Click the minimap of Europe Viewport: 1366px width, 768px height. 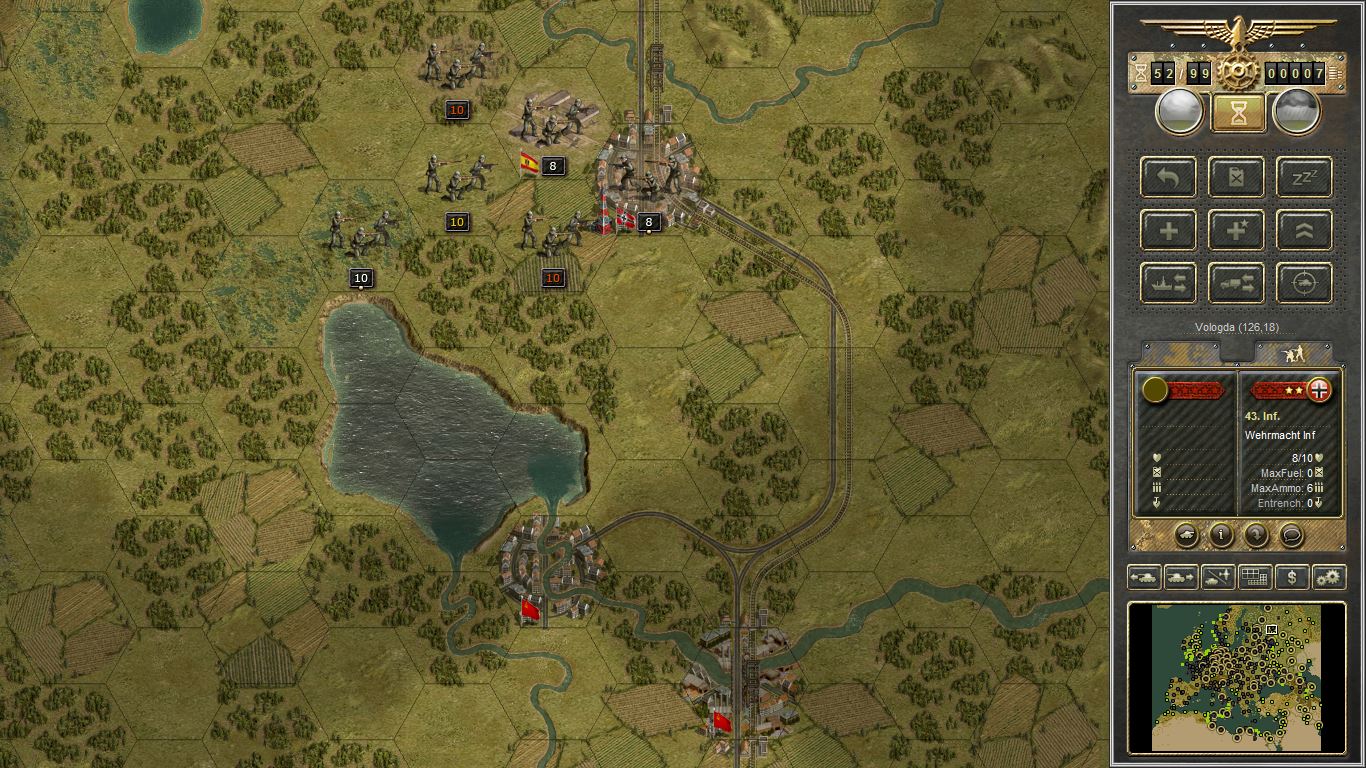coord(1236,675)
